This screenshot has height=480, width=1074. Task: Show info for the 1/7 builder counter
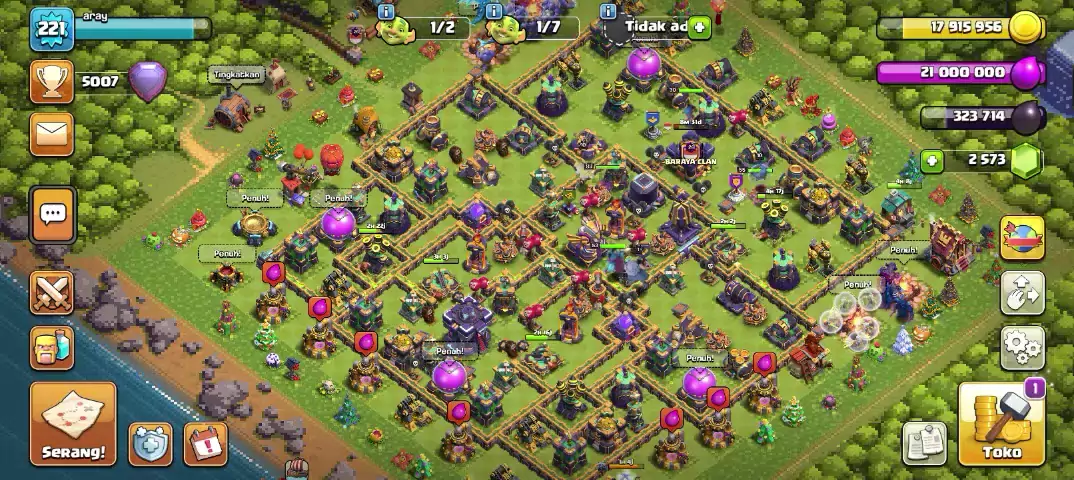point(494,11)
